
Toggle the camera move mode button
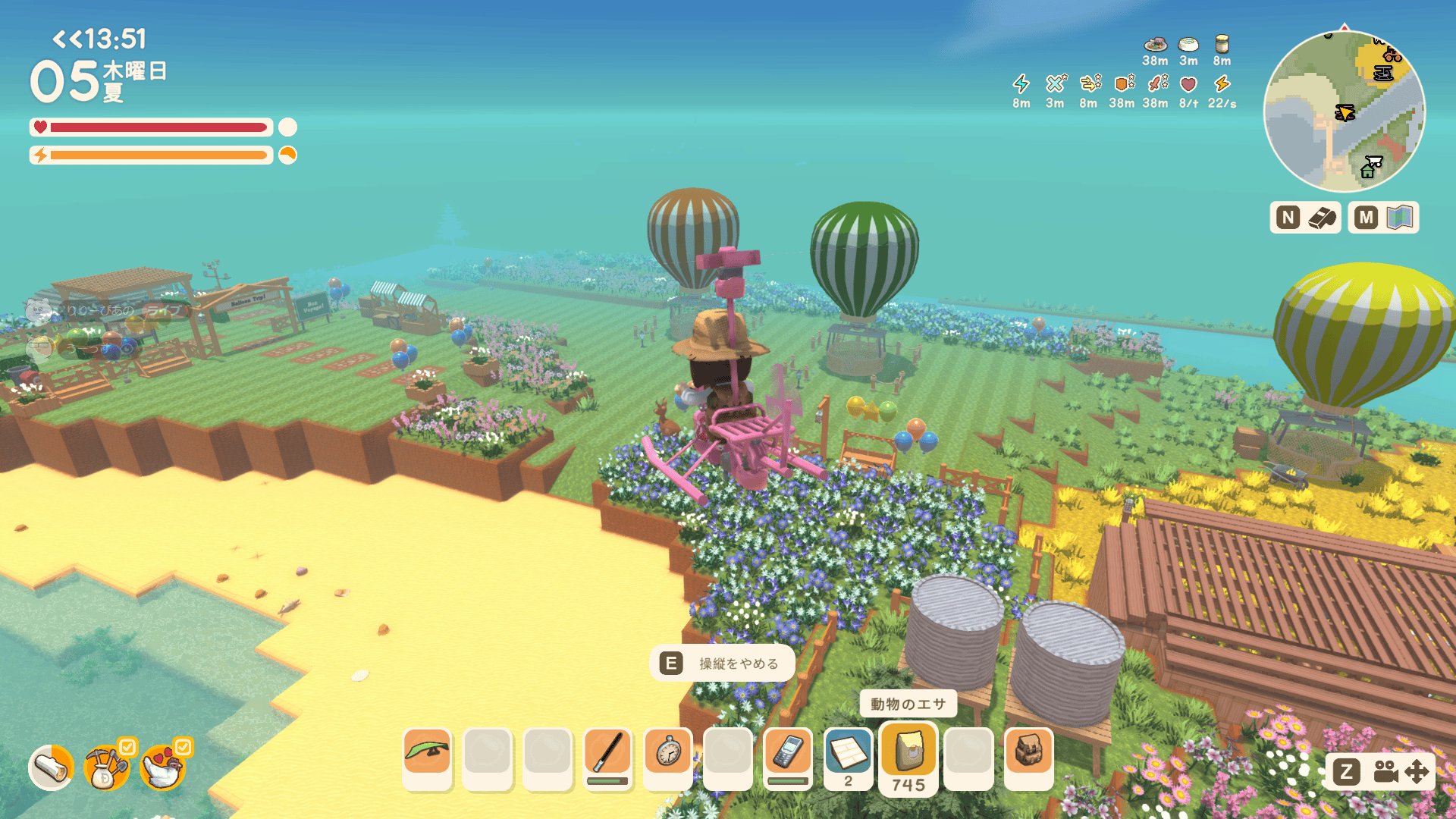1380,772
